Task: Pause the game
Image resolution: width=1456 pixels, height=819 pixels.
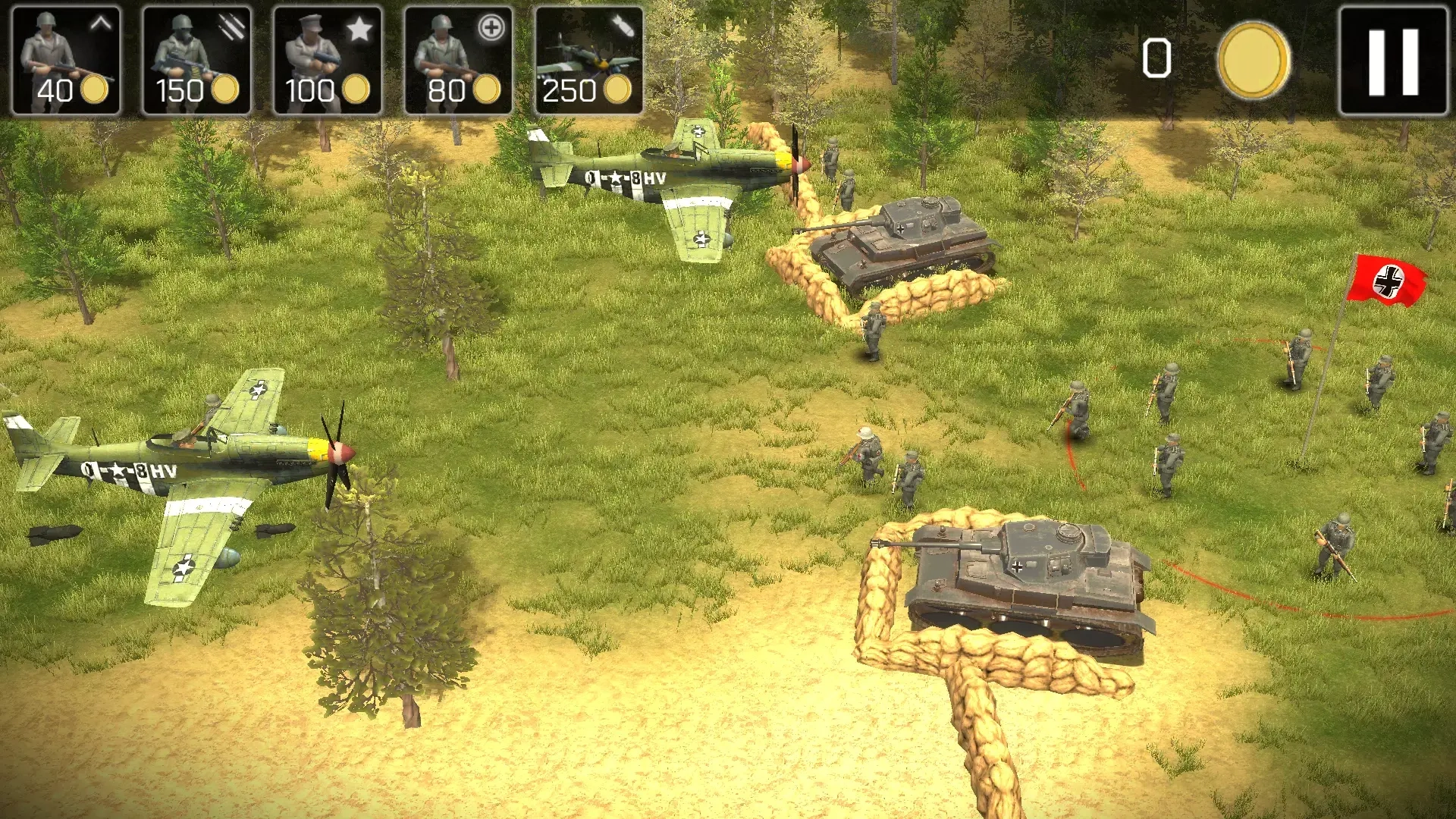Action: tap(1394, 61)
